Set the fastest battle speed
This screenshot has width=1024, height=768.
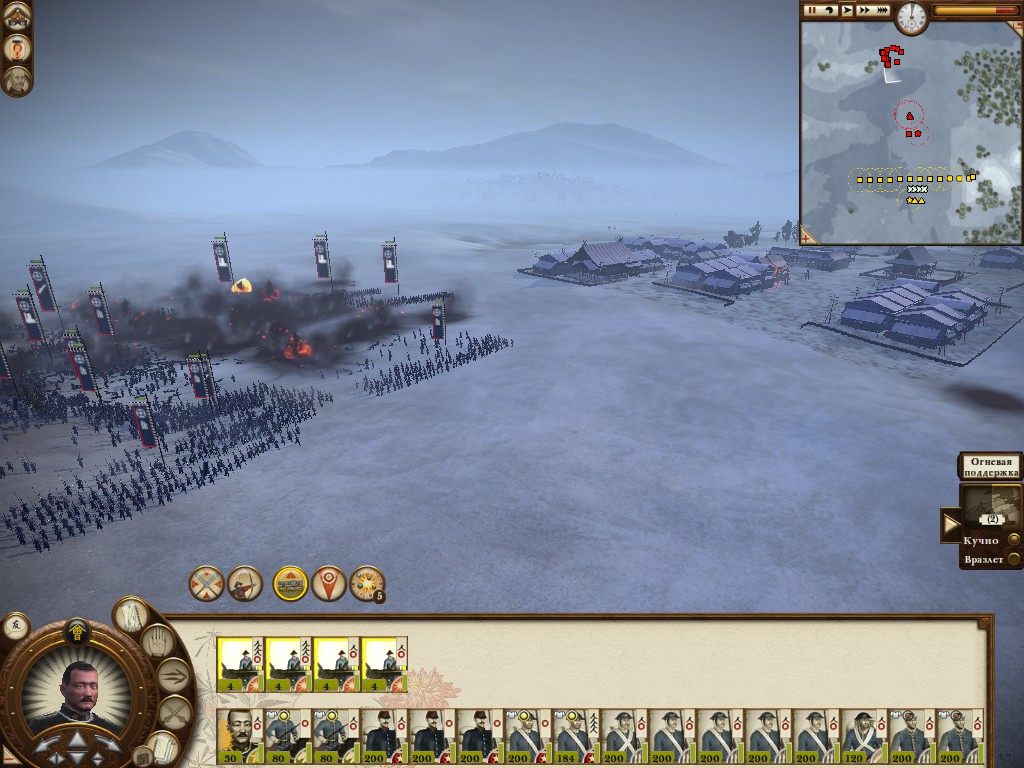point(882,10)
